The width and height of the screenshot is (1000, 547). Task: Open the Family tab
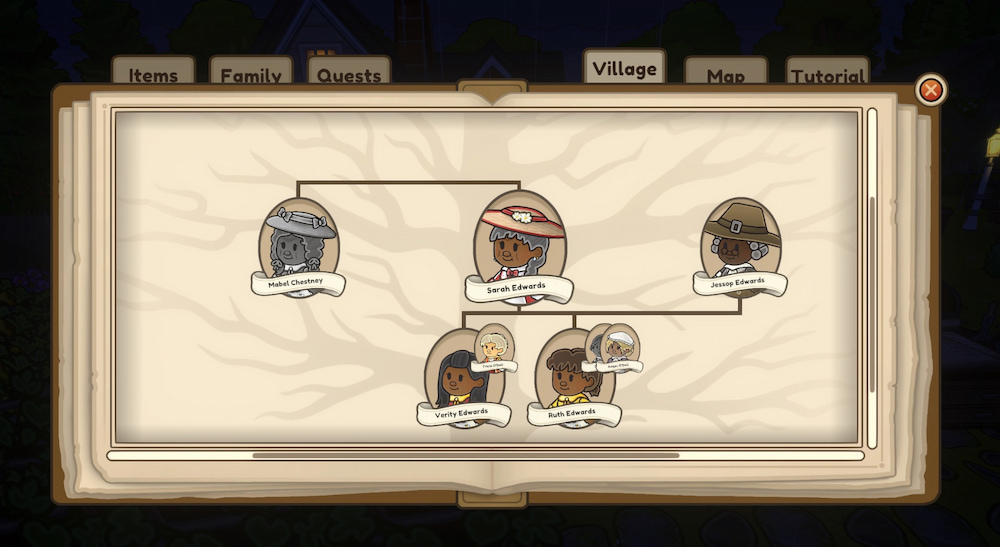point(250,74)
